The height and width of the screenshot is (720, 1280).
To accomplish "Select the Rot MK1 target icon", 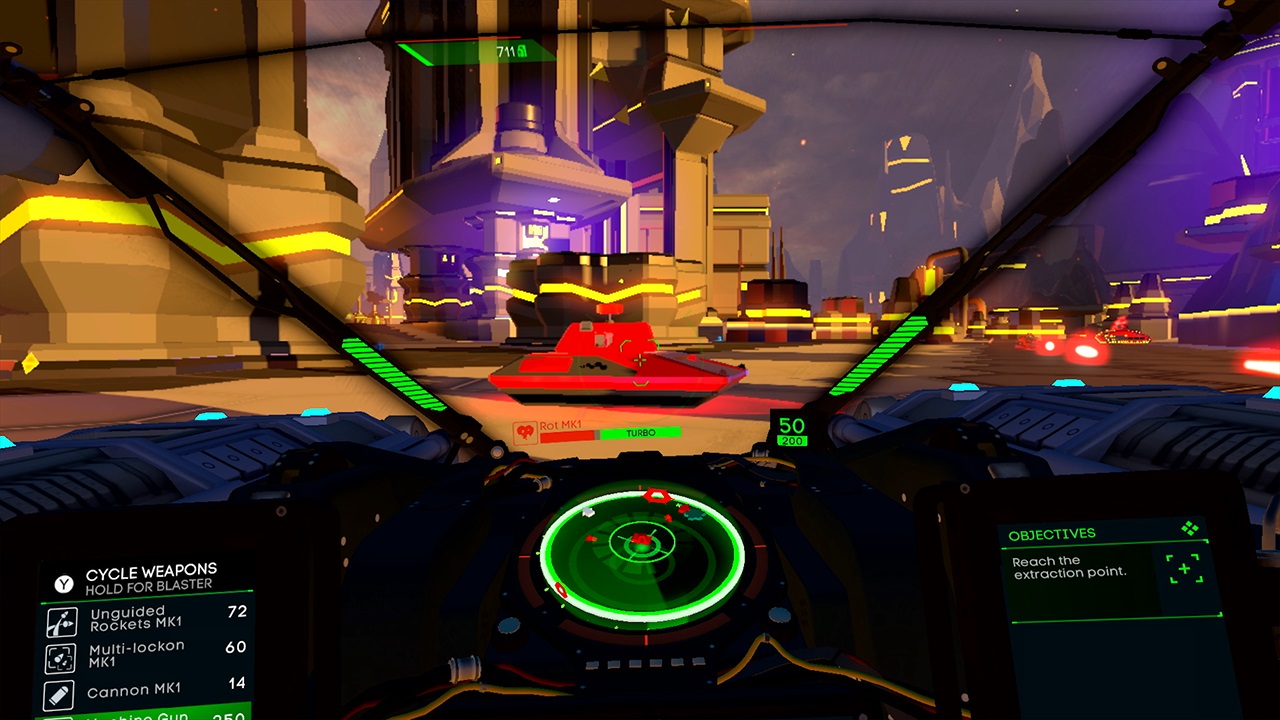I will [x=524, y=432].
